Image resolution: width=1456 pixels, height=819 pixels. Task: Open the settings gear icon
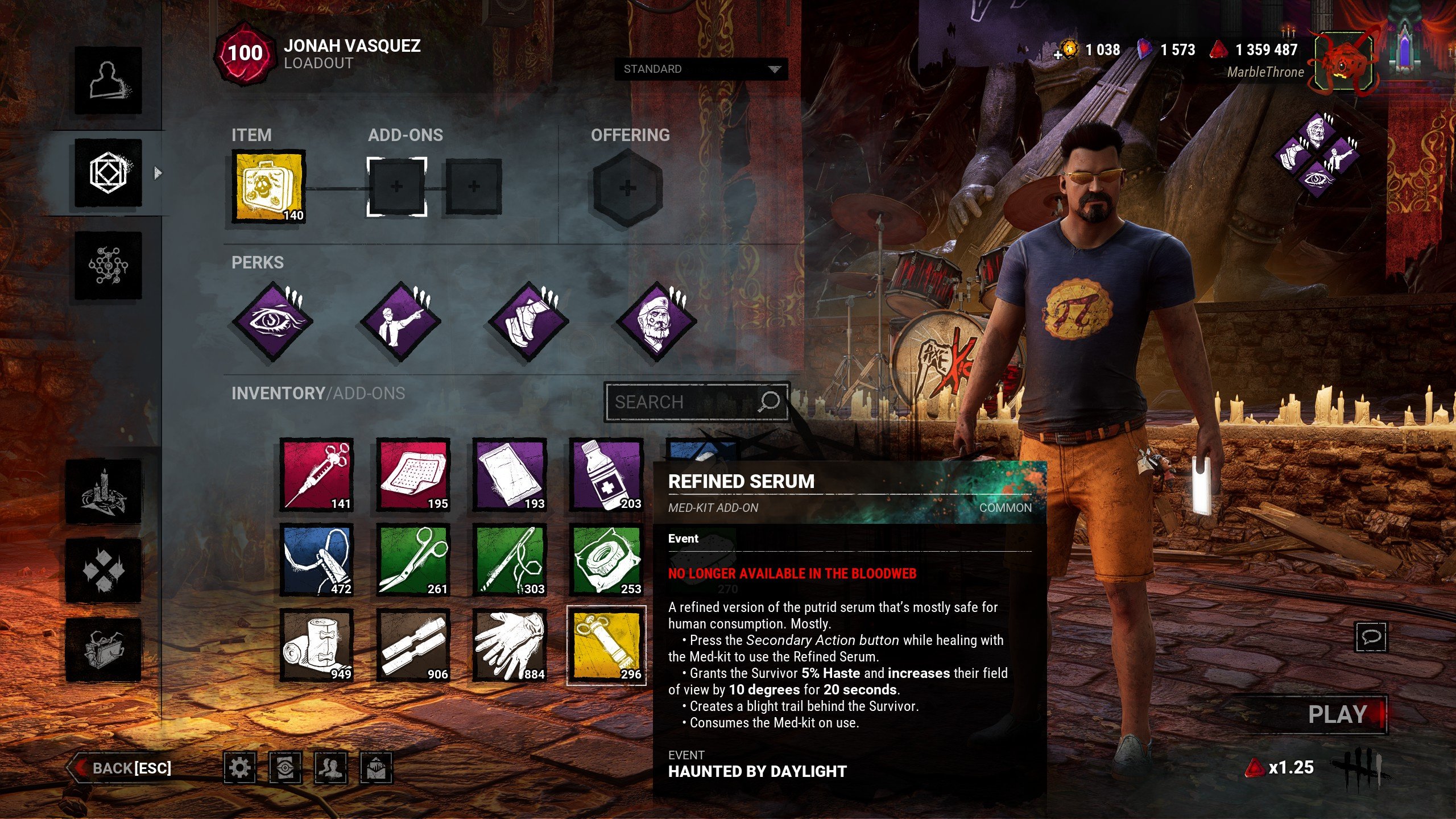[239, 768]
